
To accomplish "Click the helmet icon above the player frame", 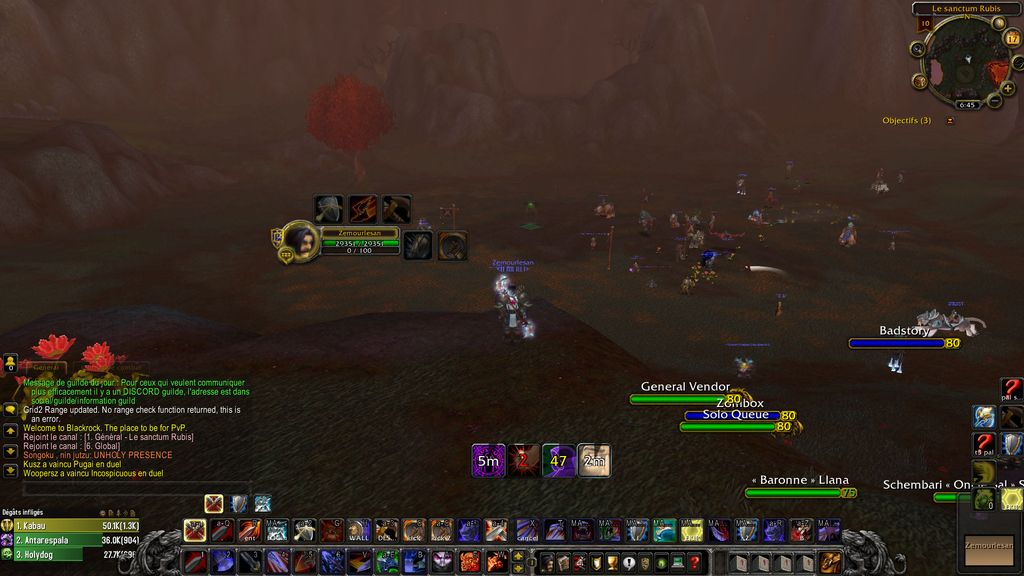I will (329, 209).
